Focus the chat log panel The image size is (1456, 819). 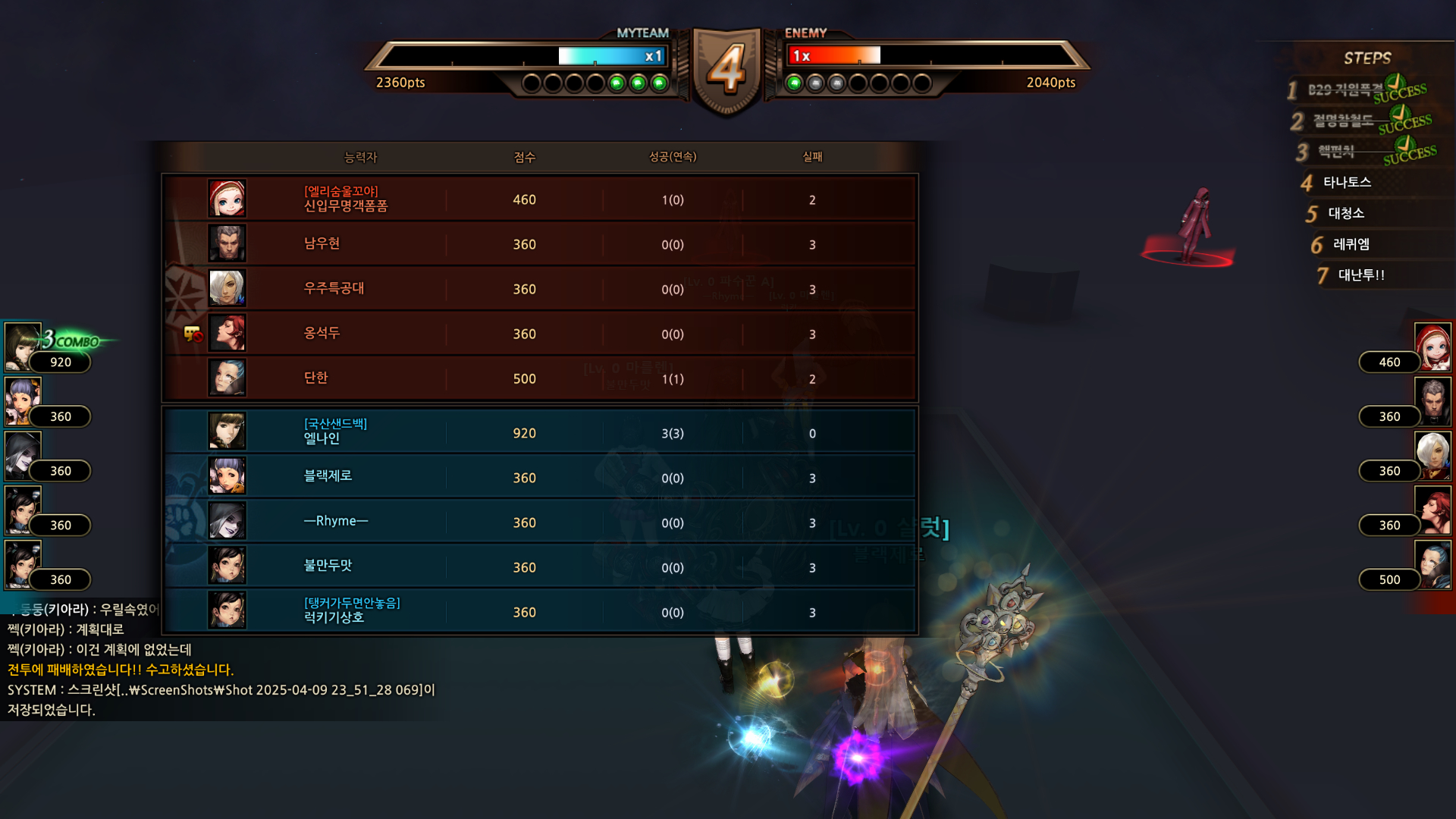[x=220, y=660]
